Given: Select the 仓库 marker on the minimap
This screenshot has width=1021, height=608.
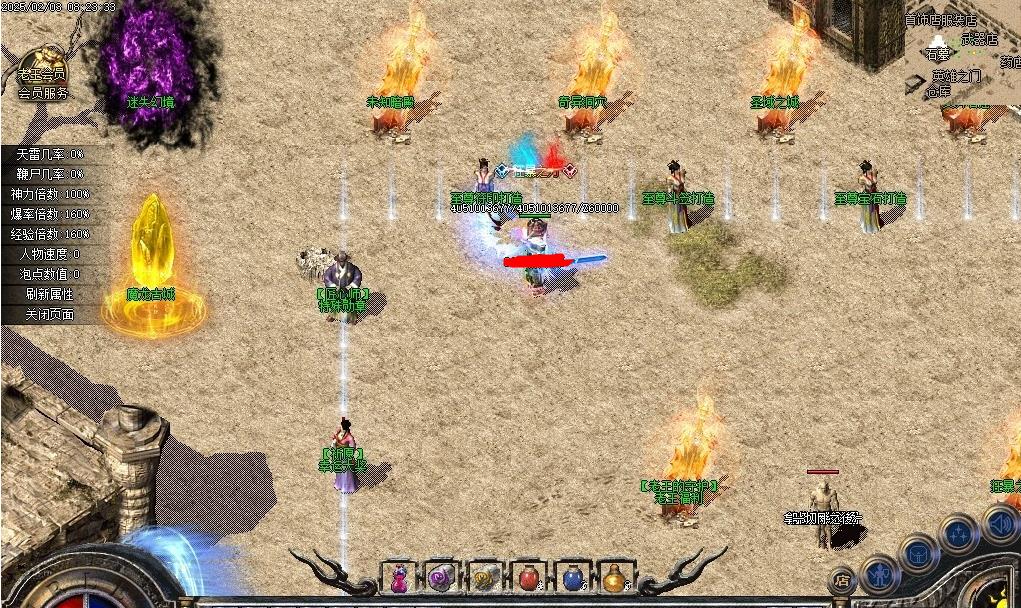Looking at the screenshot, I should pyautogui.click(x=937, y=90).
